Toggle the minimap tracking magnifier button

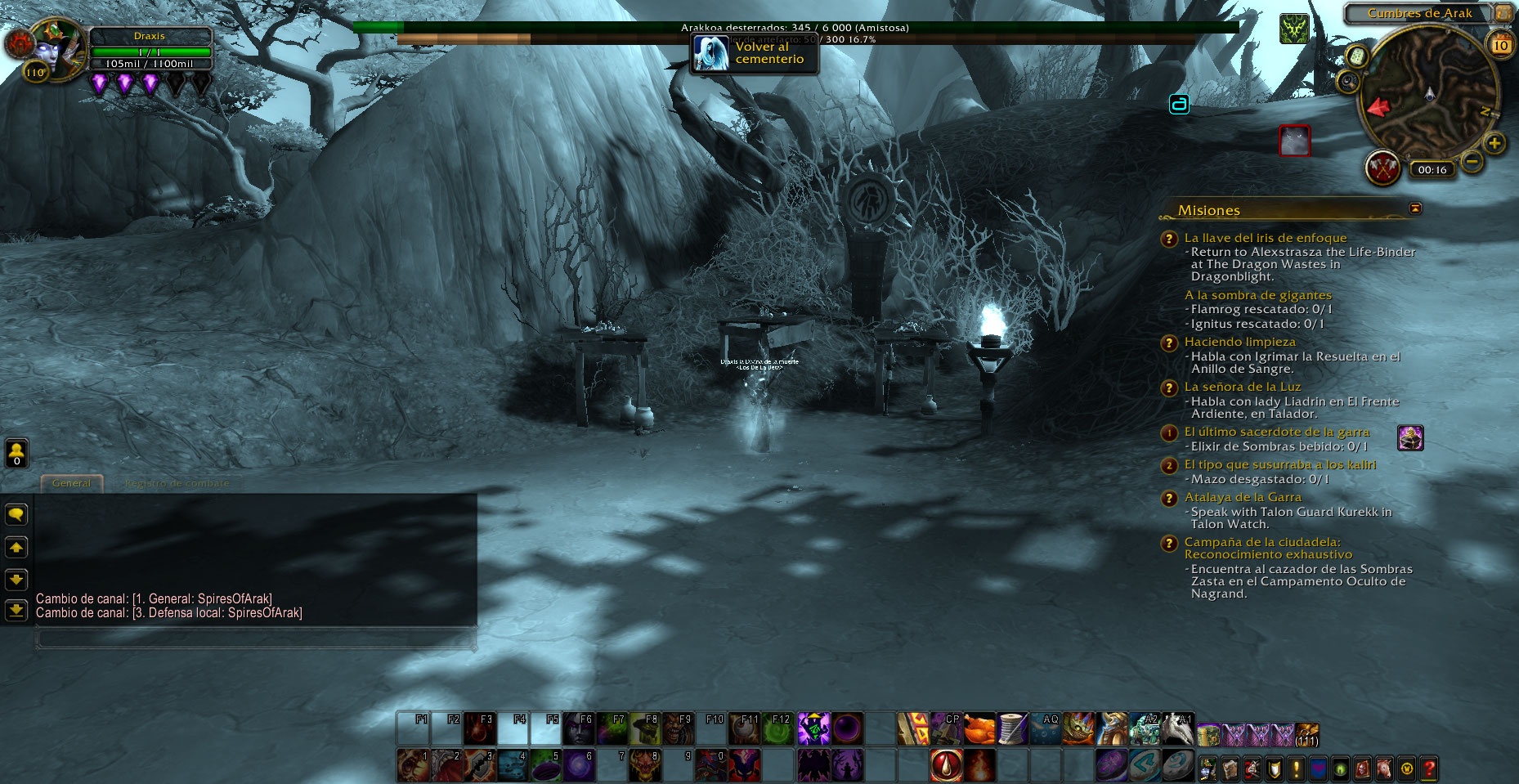pyautogui.click(x=1348, y=82)
